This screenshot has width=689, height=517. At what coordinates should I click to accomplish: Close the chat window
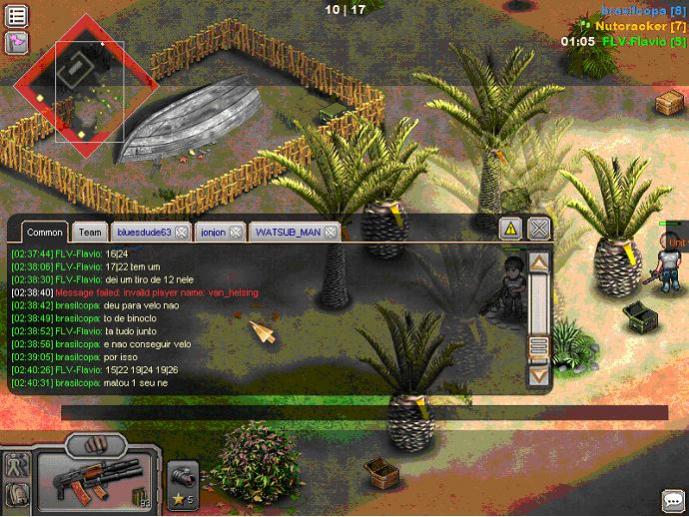[539, 229]
